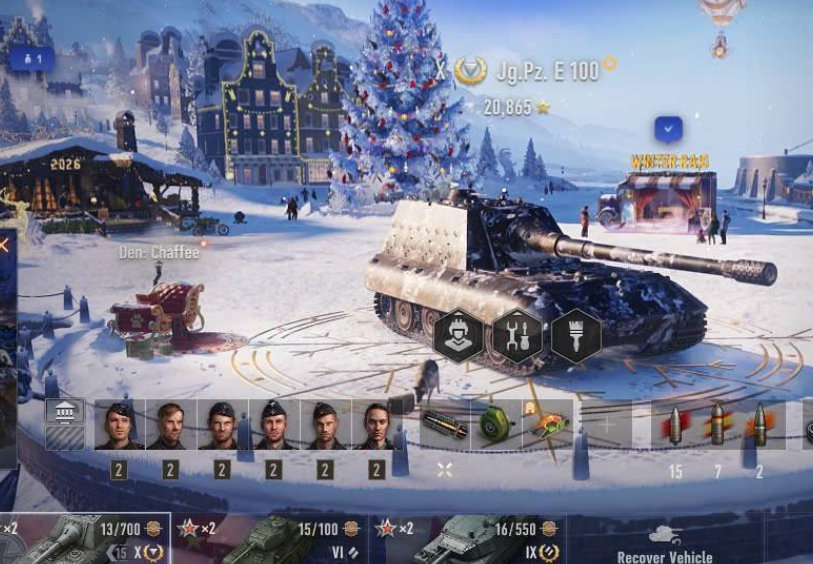This screenshot has height=564, width=813.
Task: Select the shell slot with 7 rounds
Action: point(717,425)
